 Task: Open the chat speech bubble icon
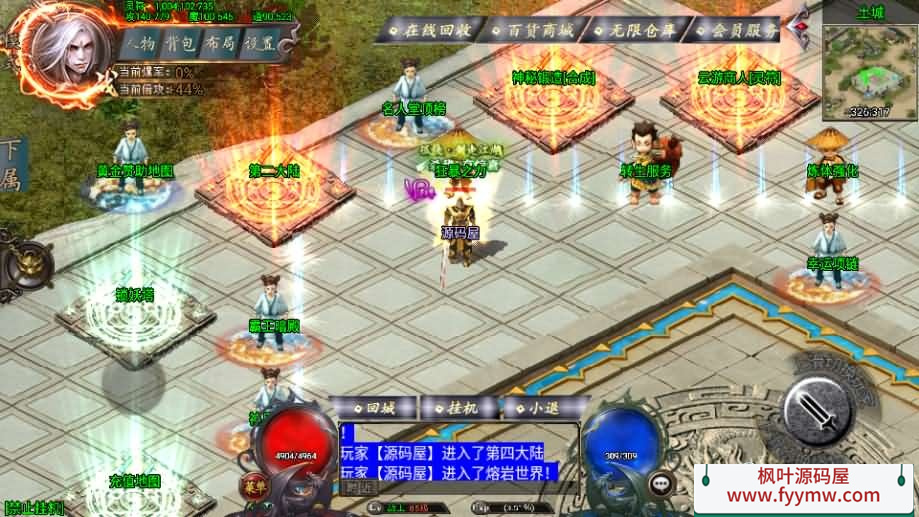(661, 484)
